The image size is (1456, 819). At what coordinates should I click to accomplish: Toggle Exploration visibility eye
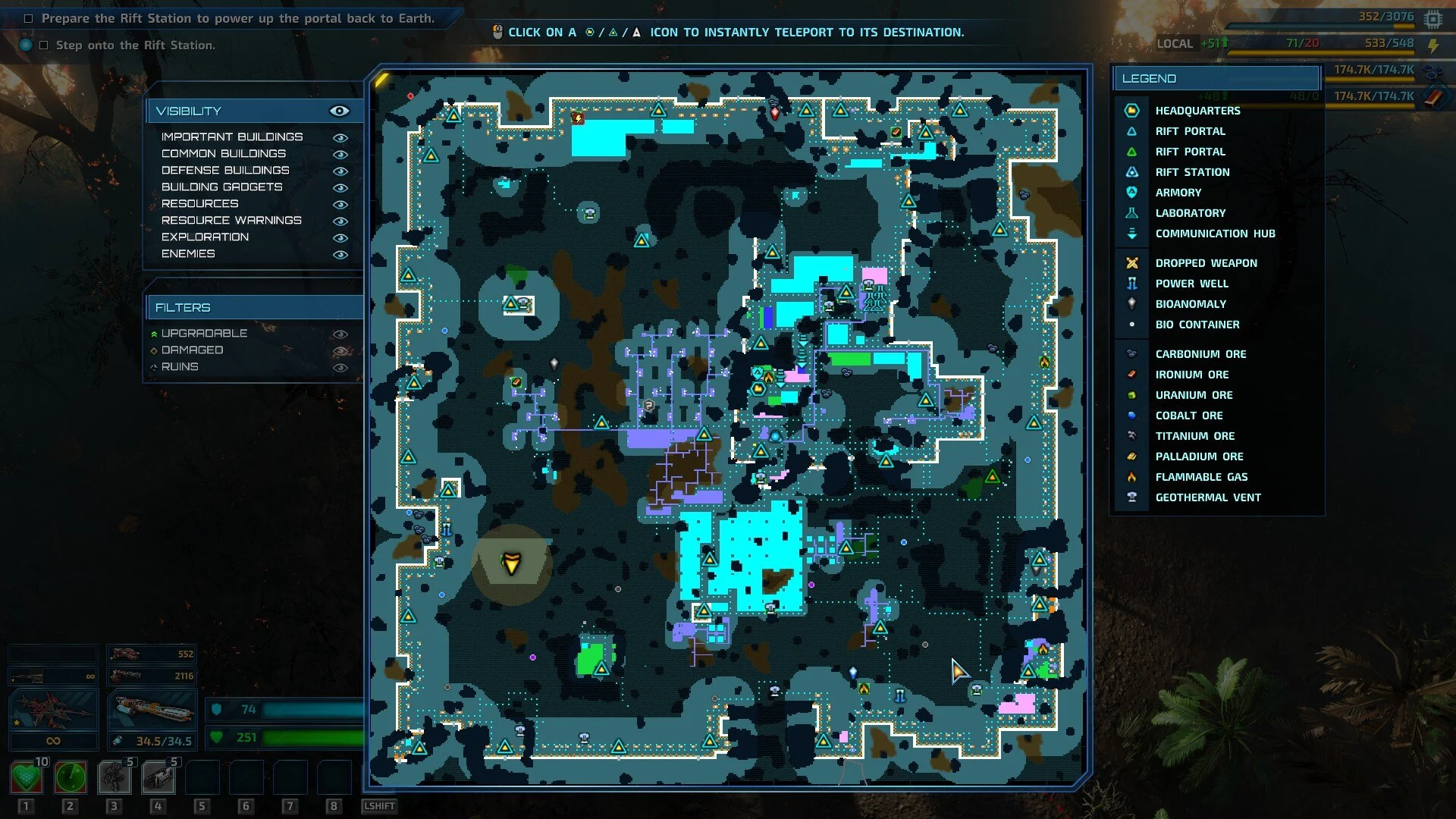(340, 237)
